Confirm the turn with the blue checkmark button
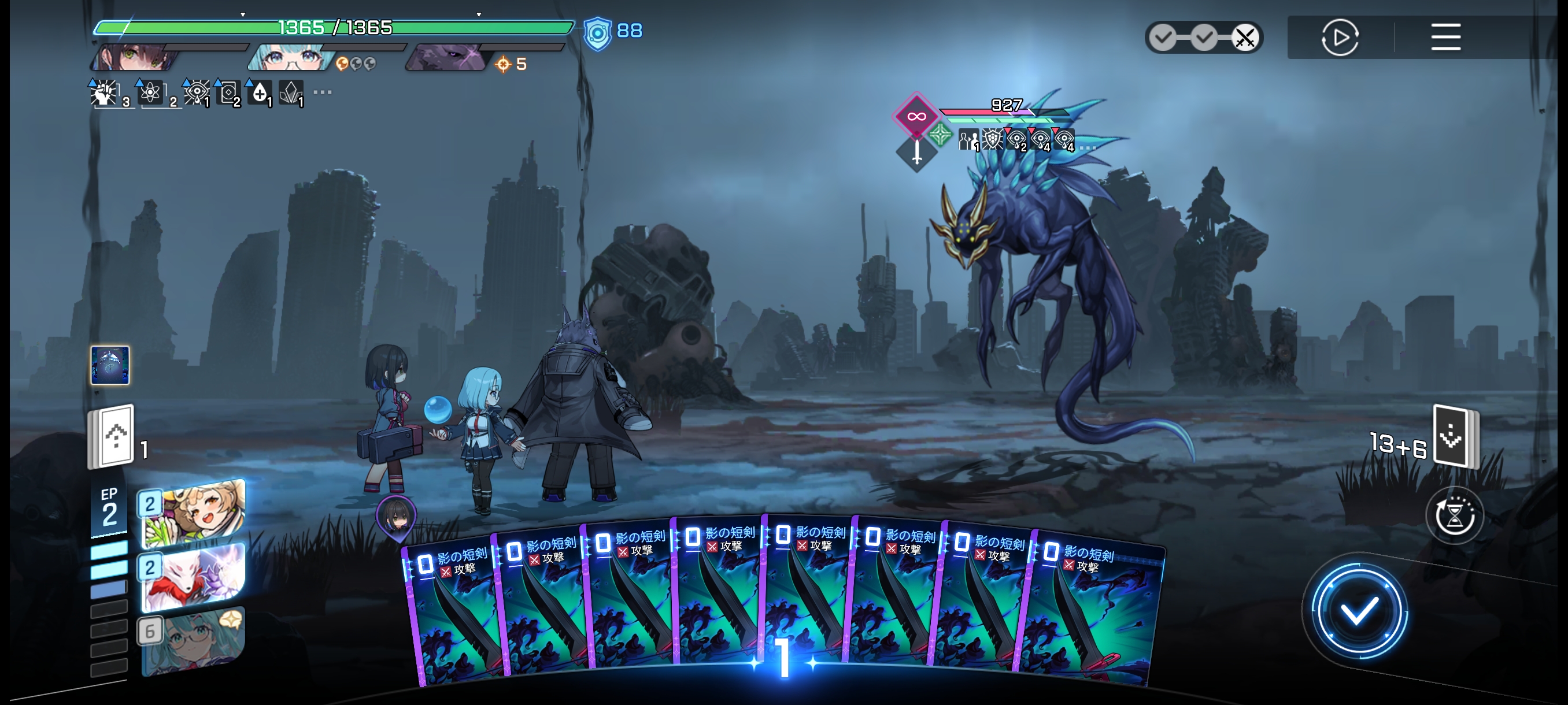 (1359, 610)
